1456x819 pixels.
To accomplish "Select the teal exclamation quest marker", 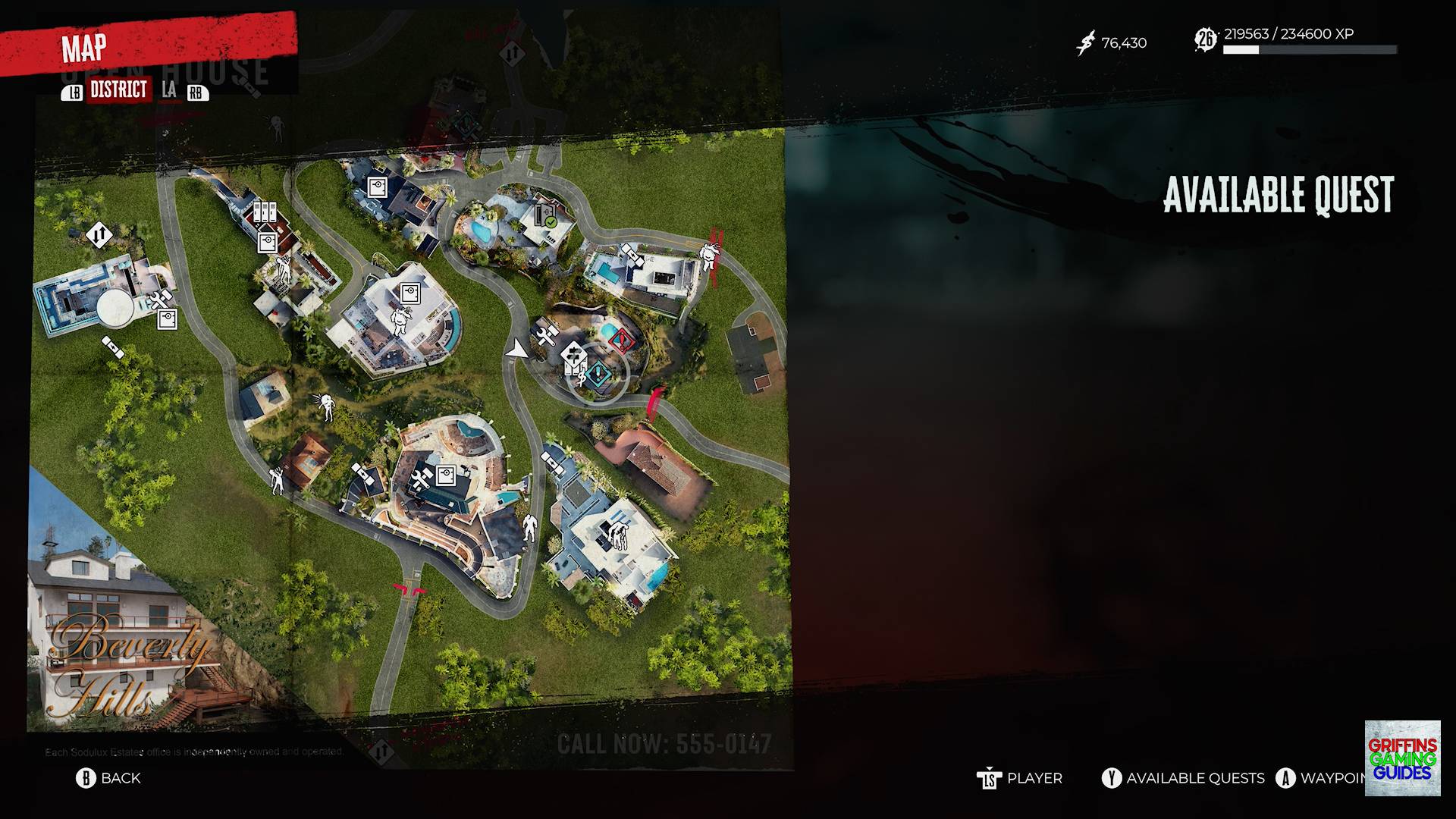I will [598, 372].
